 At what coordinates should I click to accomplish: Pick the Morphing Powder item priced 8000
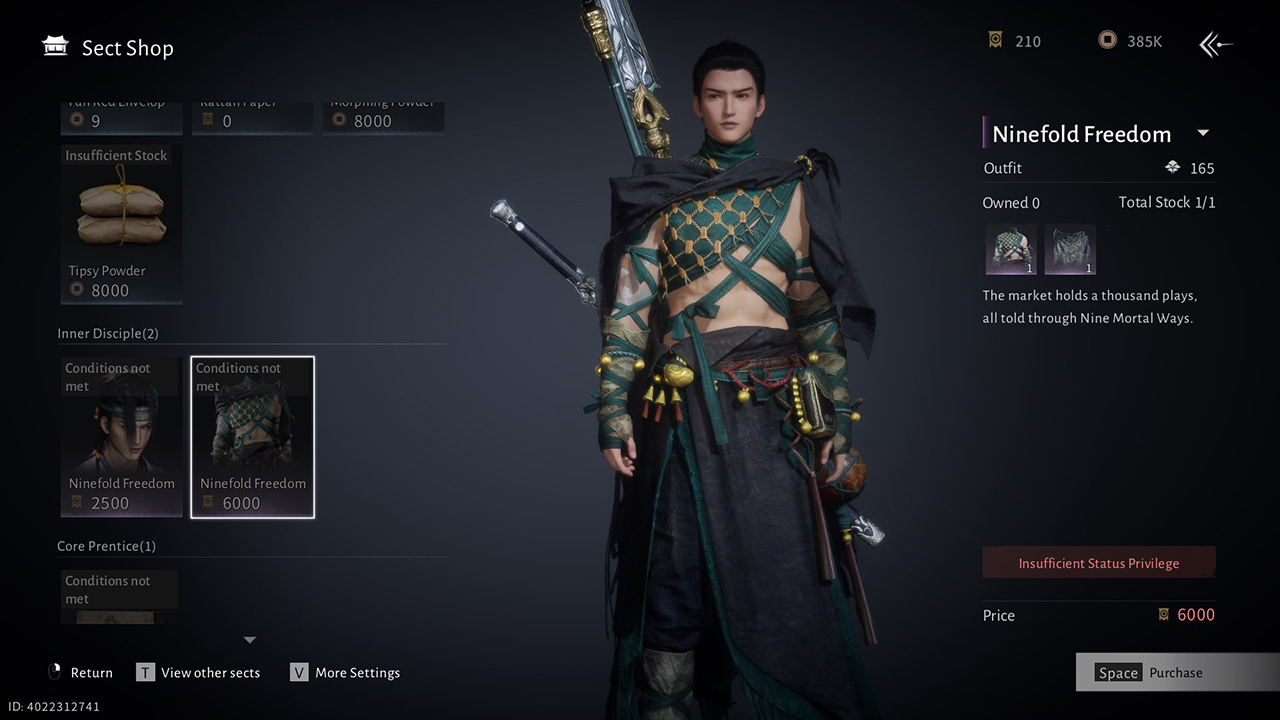(383, 118)
